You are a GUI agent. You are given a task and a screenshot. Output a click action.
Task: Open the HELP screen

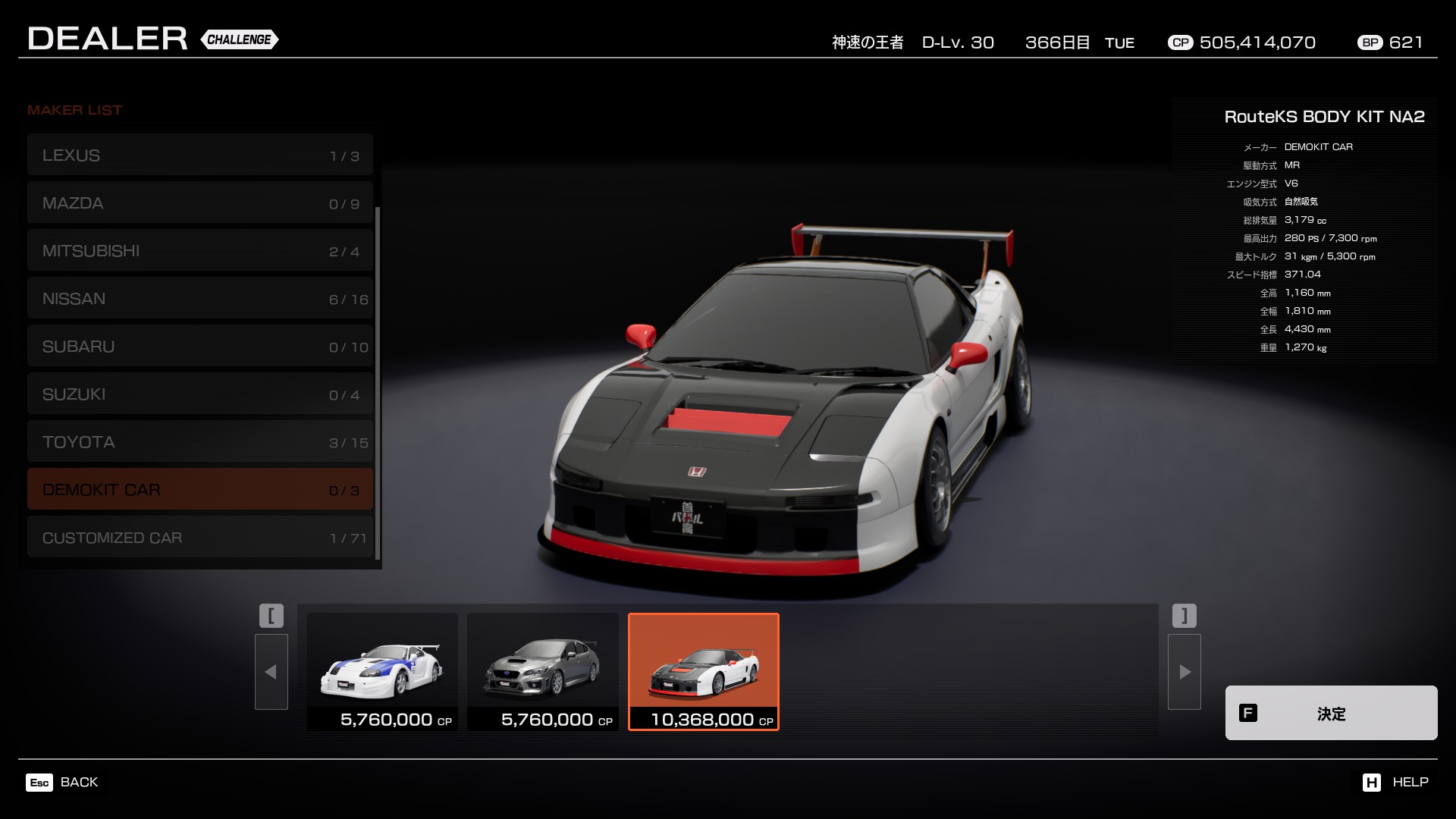click(x=1395, y=782)
